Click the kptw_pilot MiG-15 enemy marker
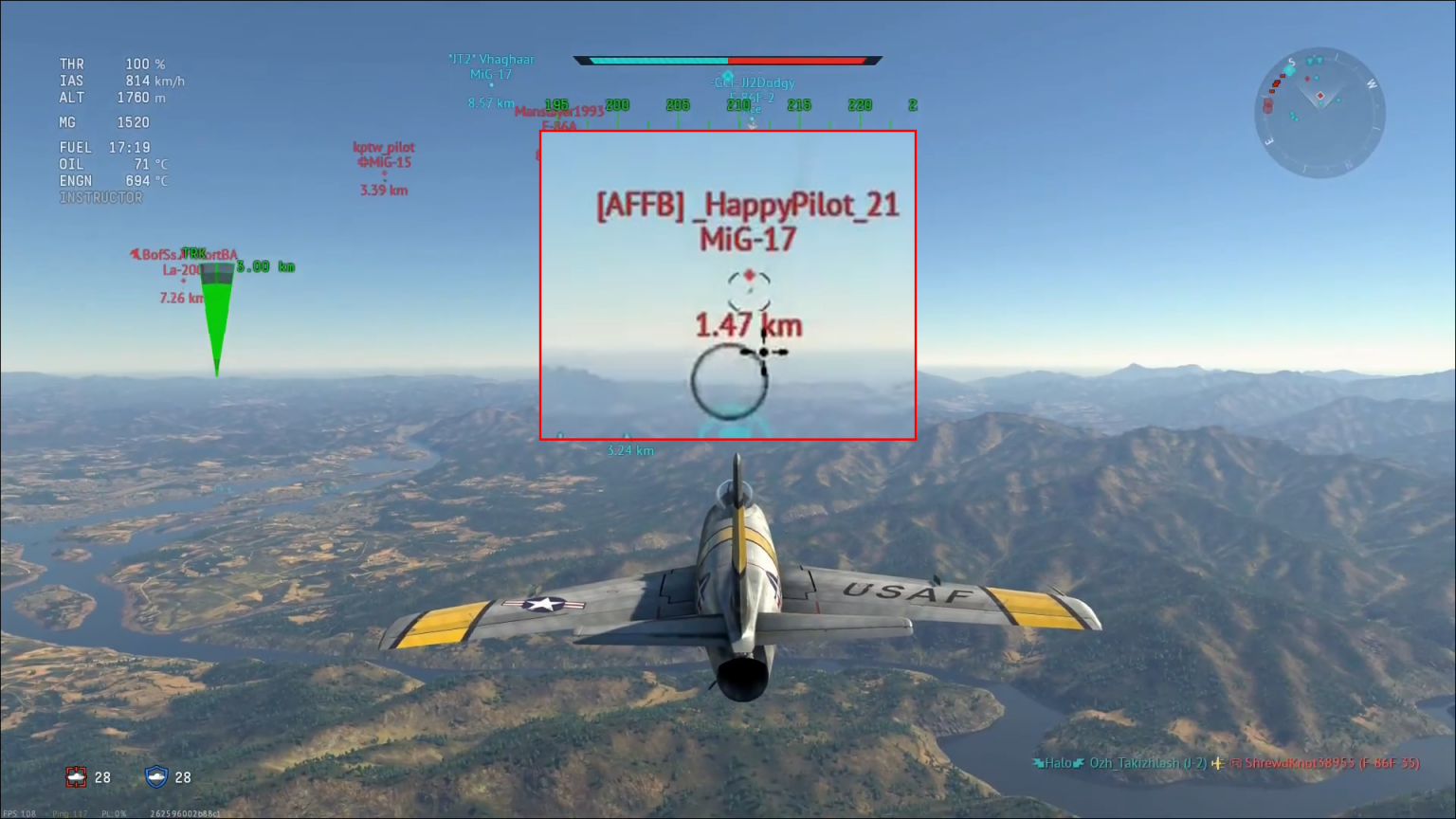Viewport: 1456px width, 819px height. [x=382, y=159]
